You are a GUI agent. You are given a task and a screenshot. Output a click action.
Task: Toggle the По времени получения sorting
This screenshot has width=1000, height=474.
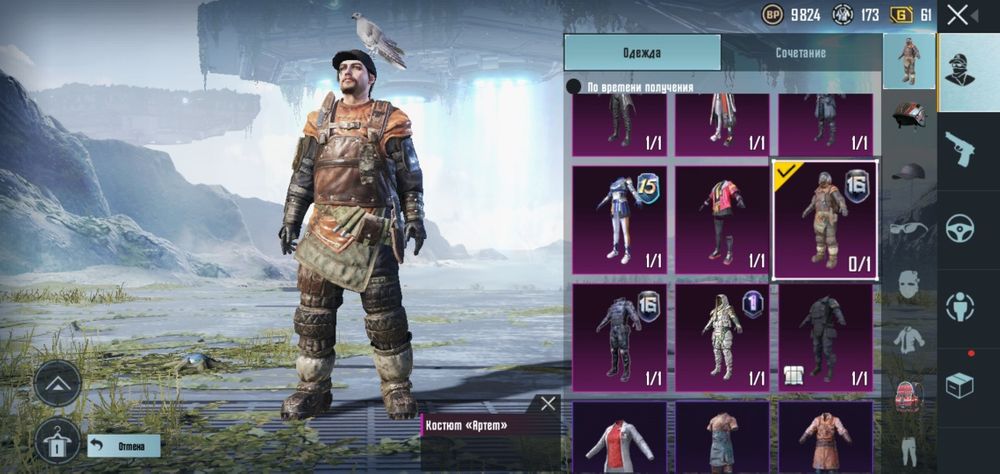(x=574, y=87)
